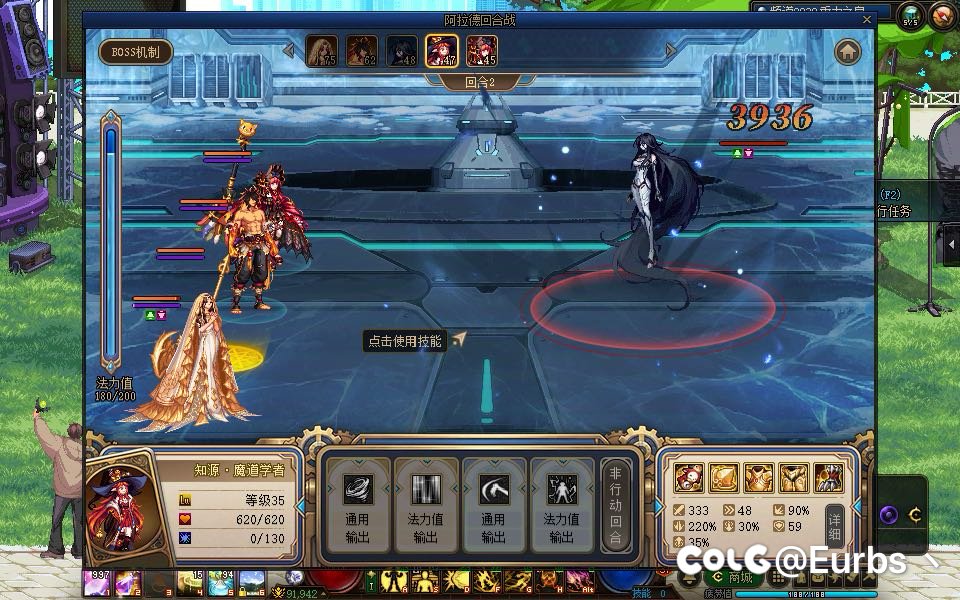
Task: Activate the scythe-slash 通用输出 skill
Action: pos(493,503)
